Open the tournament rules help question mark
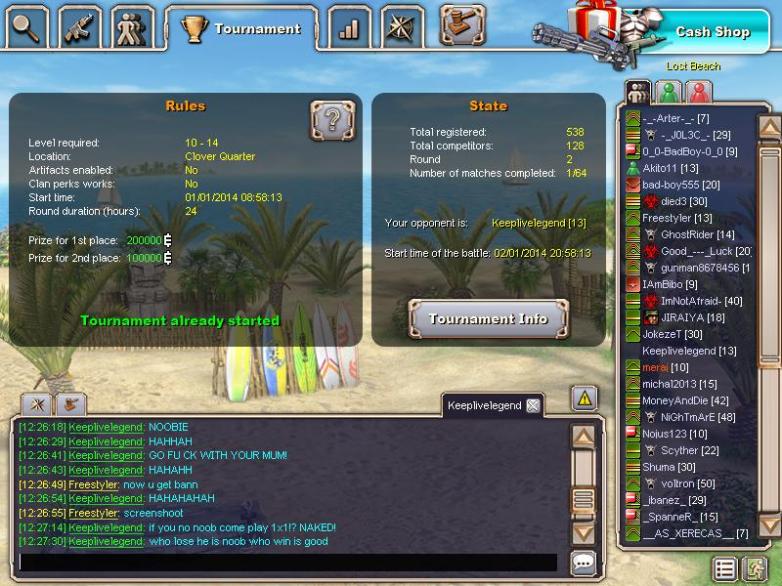 click(332, 120)
